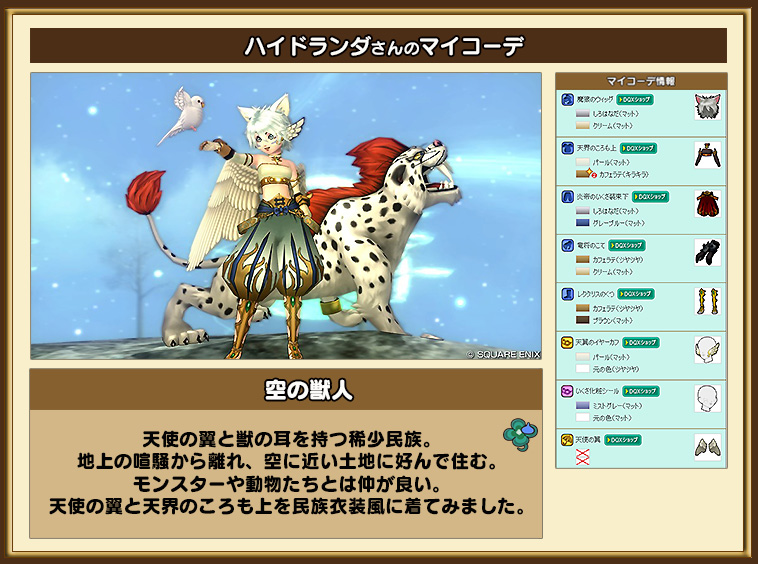This screenshot has width=758, height=564.
Task: Click the golden boots thumbnail
Action: [708, 300]
